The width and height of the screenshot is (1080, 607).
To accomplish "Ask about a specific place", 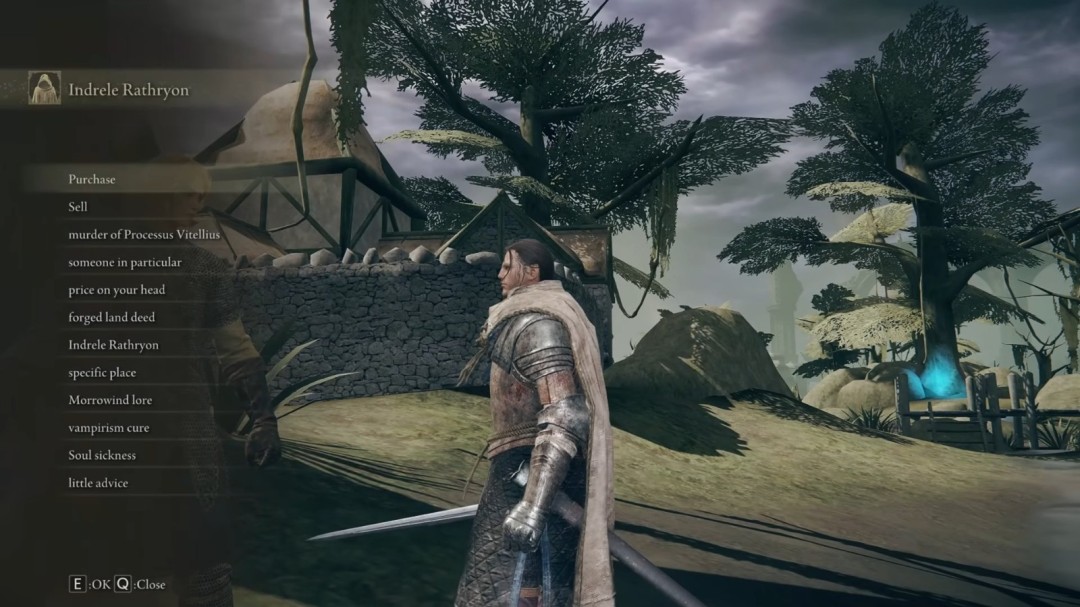I will 102,372.
